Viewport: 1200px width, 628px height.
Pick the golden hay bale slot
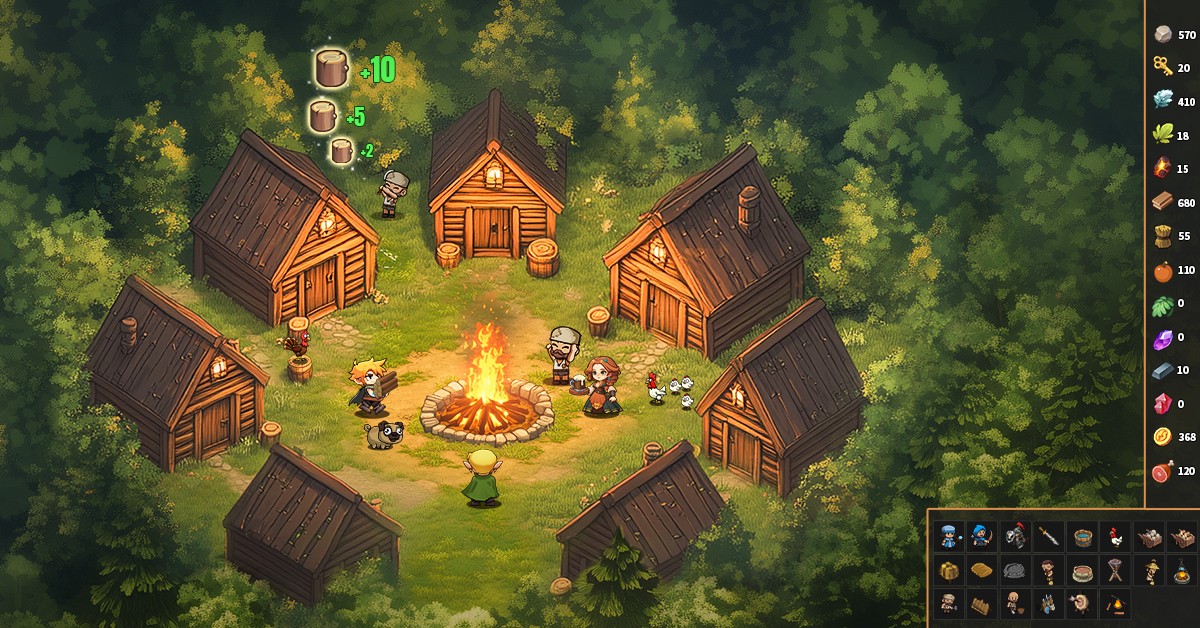tap(949, 570)
